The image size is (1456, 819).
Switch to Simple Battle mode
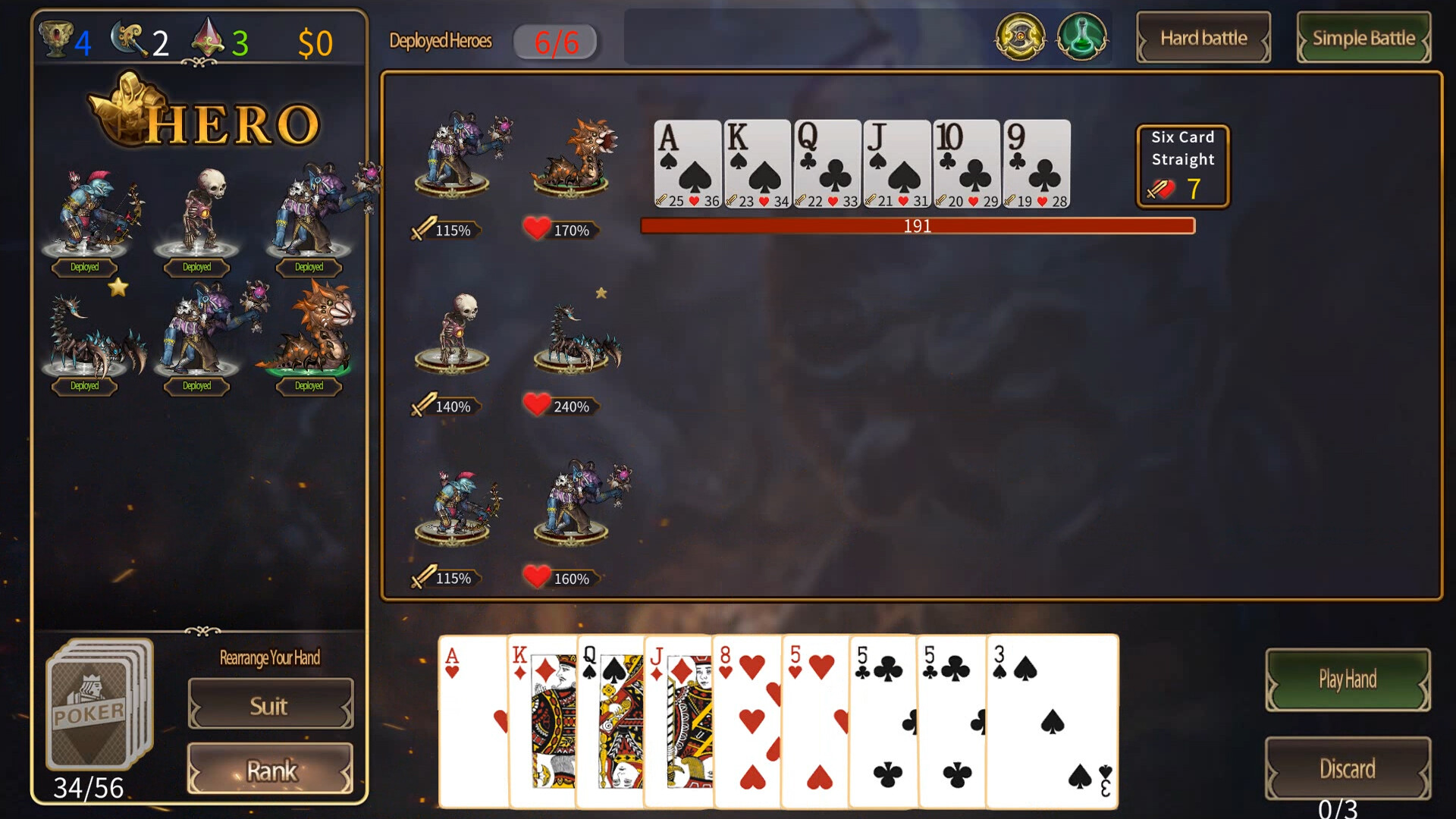[x=1363, y=37]
